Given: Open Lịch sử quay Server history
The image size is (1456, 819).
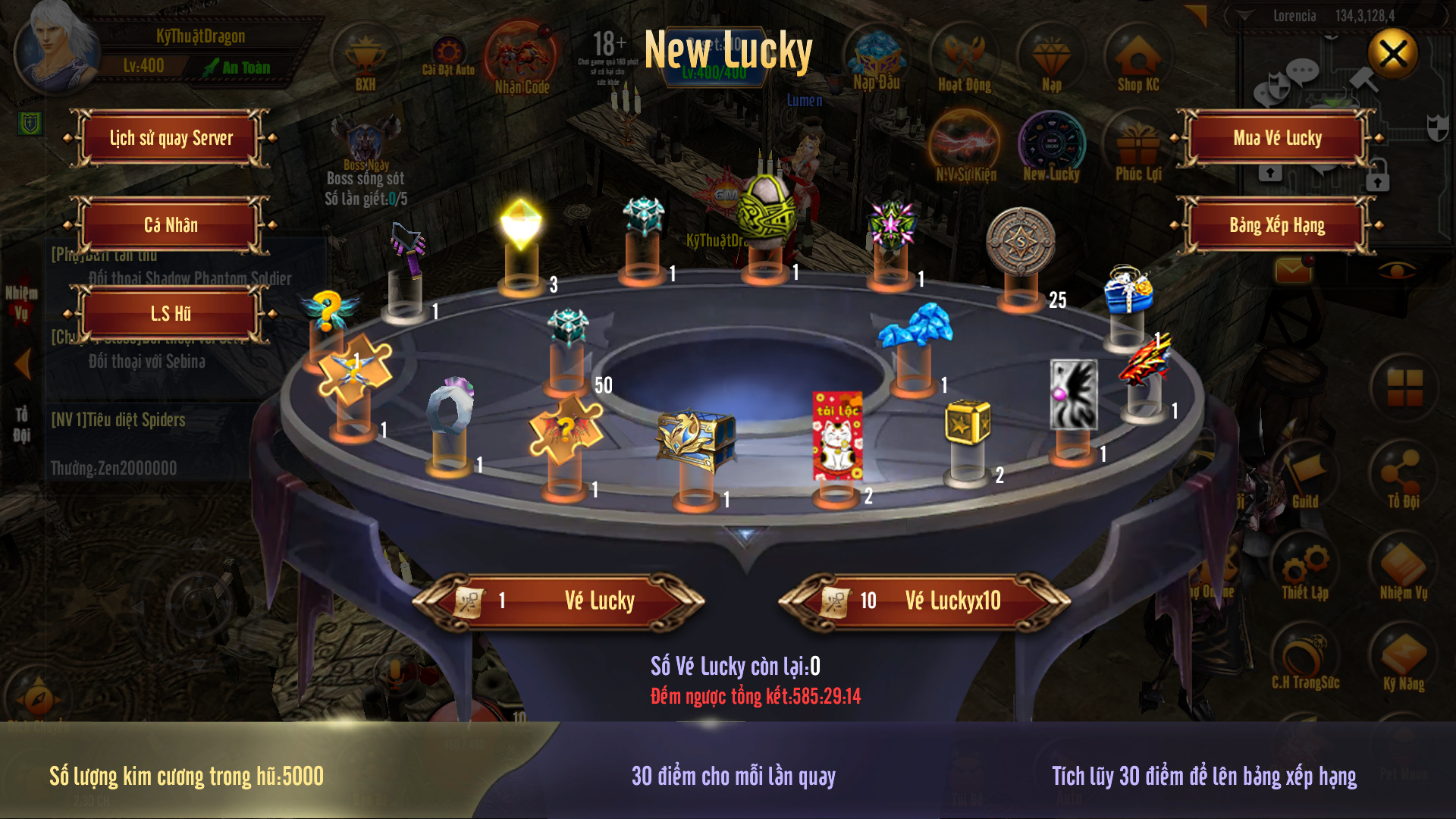Looking at the screenshot, I should click(171, 138).
